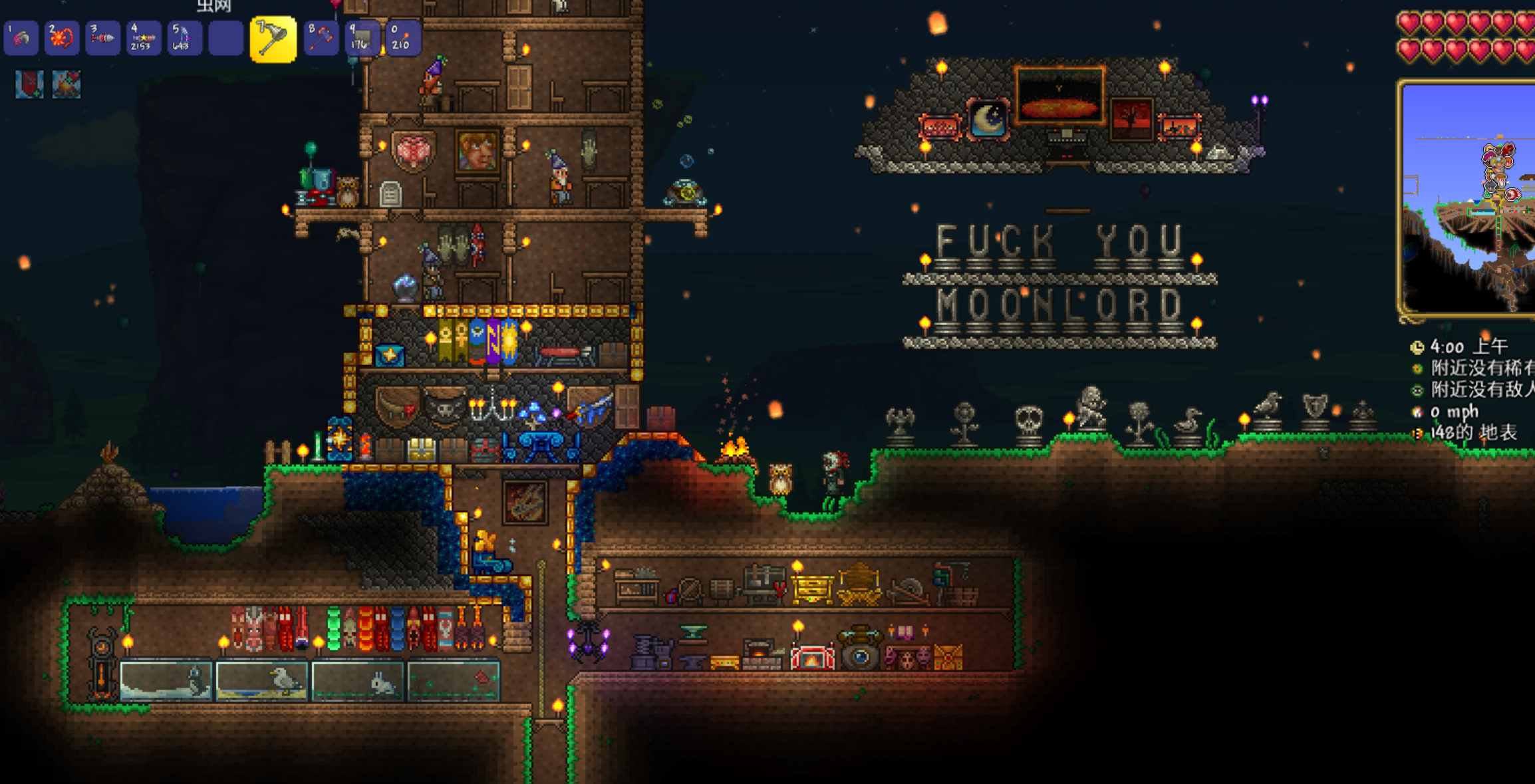Pick the gray block stack of 176
The width and height of the screenshot is (1535, 784).
tap(361, 38)
